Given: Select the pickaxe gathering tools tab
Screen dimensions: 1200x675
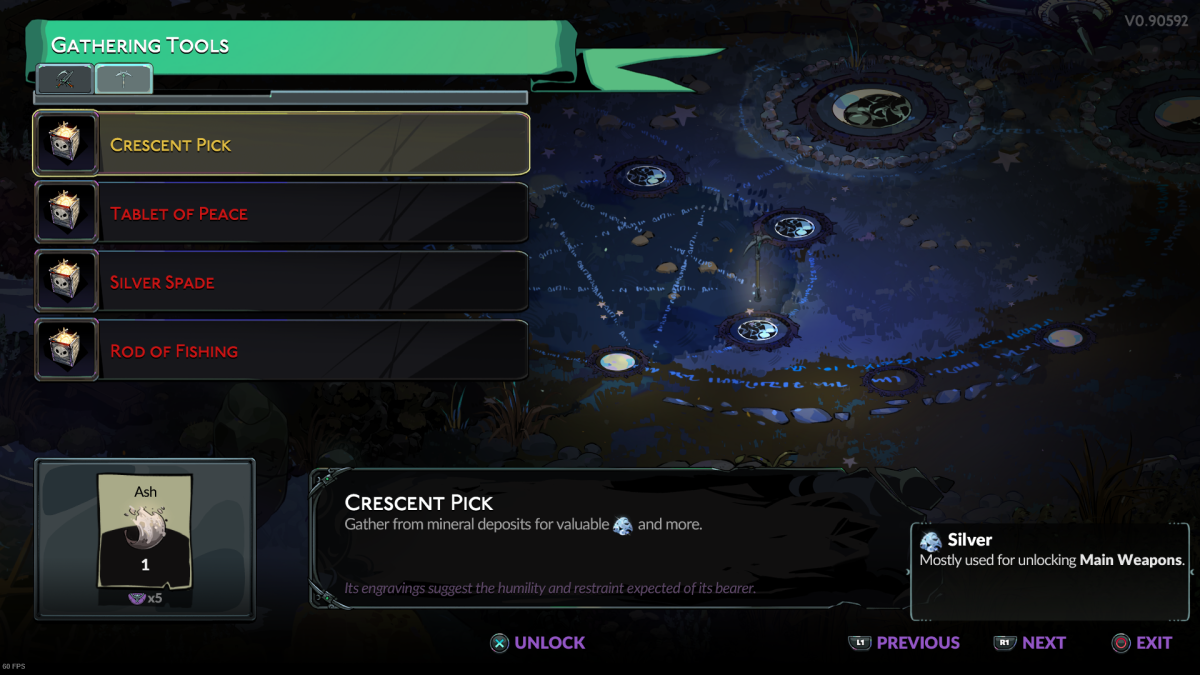Looking at the screenshot, I should [x=124, y=79].
